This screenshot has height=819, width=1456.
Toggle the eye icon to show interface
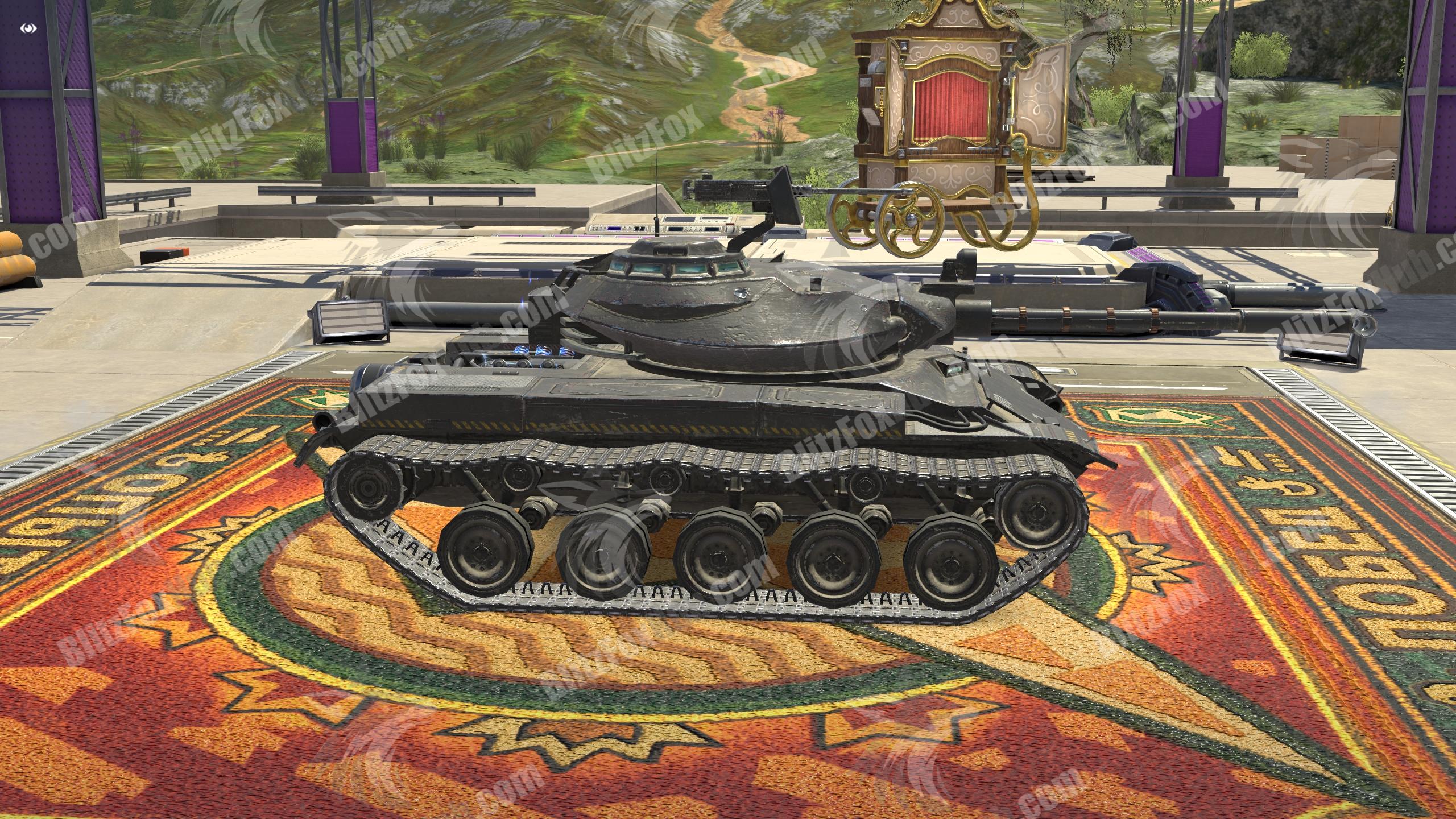[28, 28]
